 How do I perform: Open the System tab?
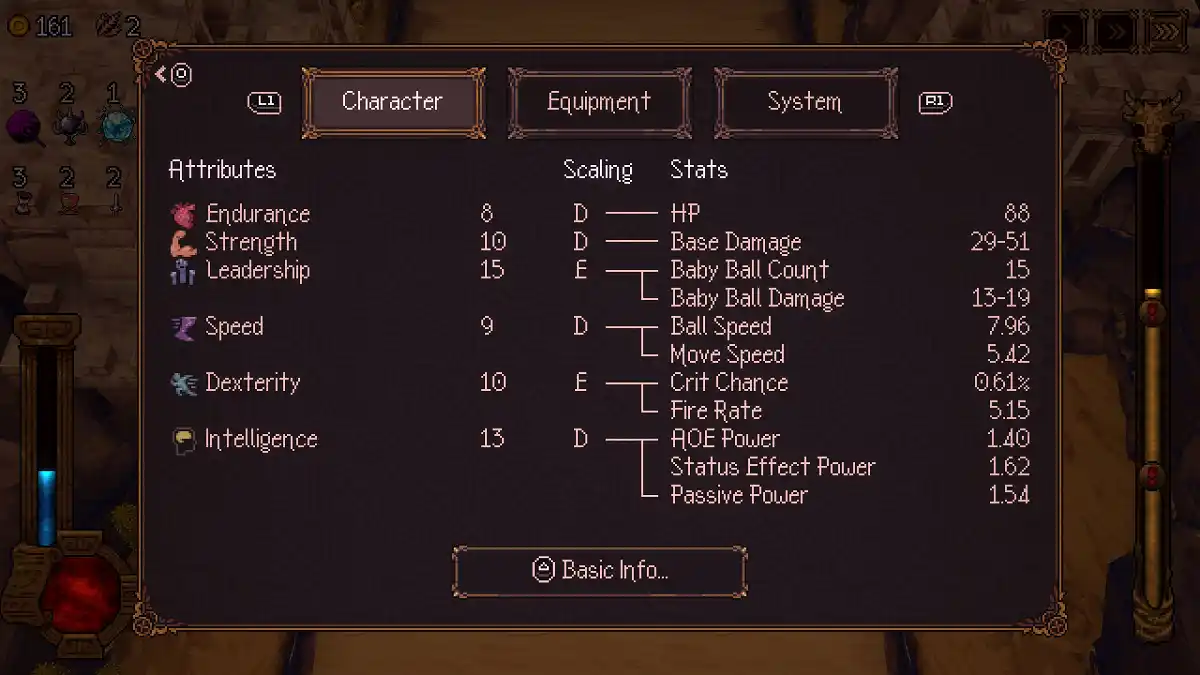pos(804,102)
